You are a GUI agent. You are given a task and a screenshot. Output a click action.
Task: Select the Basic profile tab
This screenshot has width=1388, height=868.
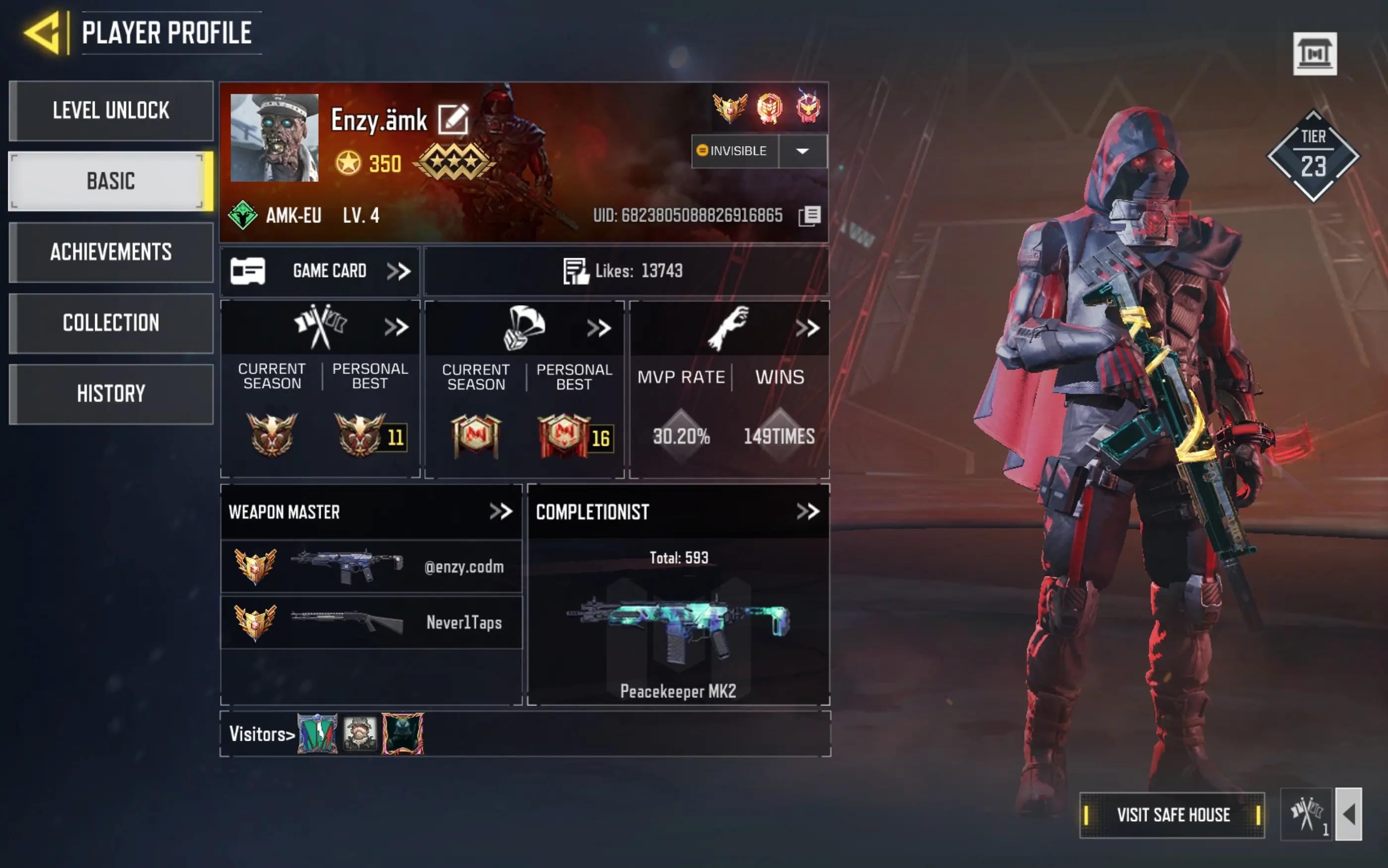click(111, 181)
